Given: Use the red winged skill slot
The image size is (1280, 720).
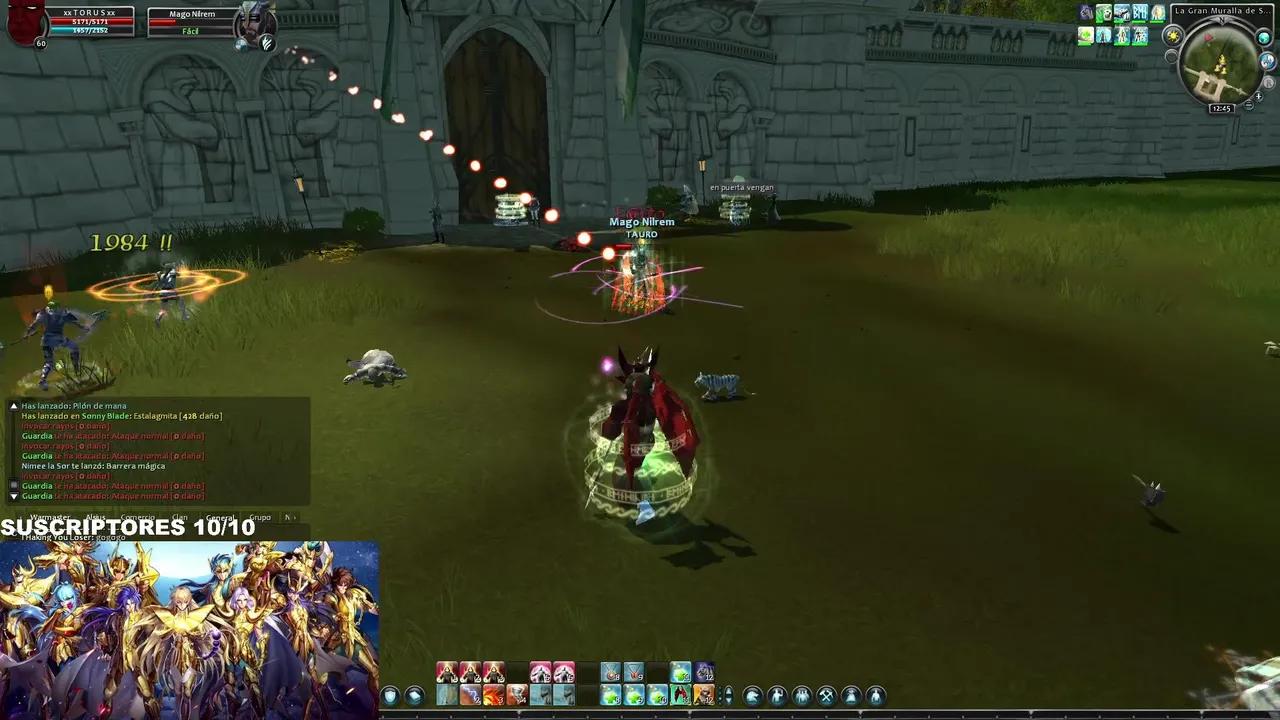Looking at the screenshot, I should point(681,695).
